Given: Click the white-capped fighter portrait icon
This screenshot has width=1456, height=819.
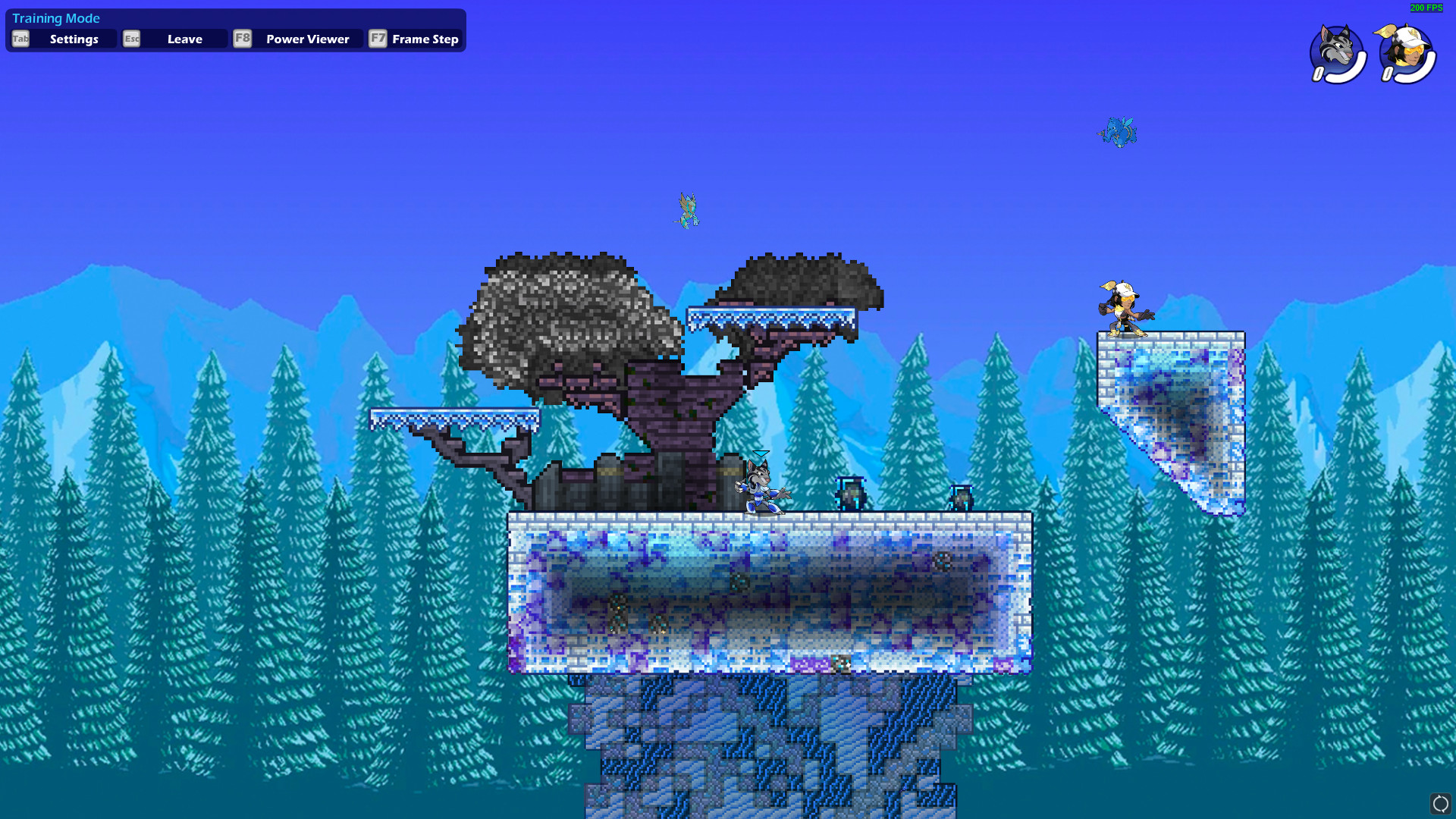Looking at the screenshot, I should [x=1407, y=47].
